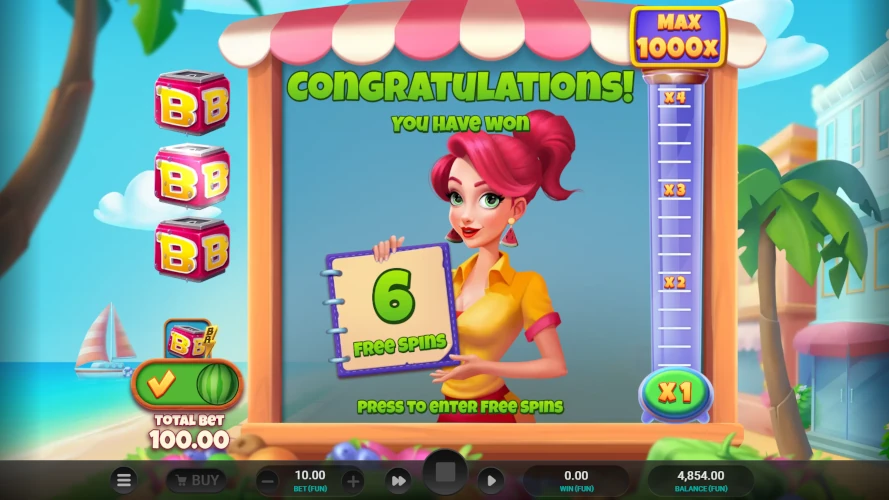889x500 pixels.
Task: Enable turbo fast-forward mode
Action: click(x=398, y=481)
